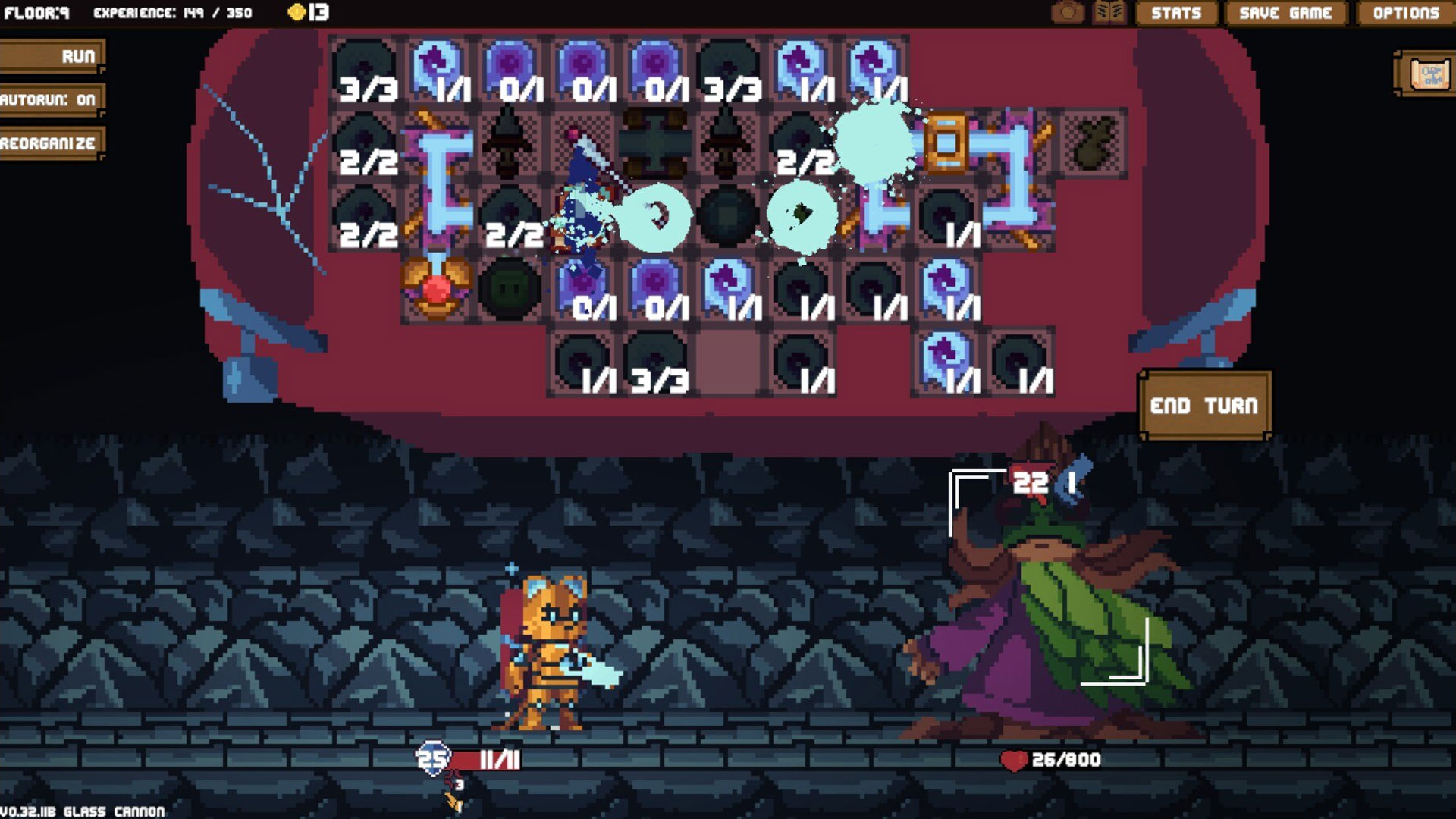Open the Stats panel

click(x=1175, y=13)
